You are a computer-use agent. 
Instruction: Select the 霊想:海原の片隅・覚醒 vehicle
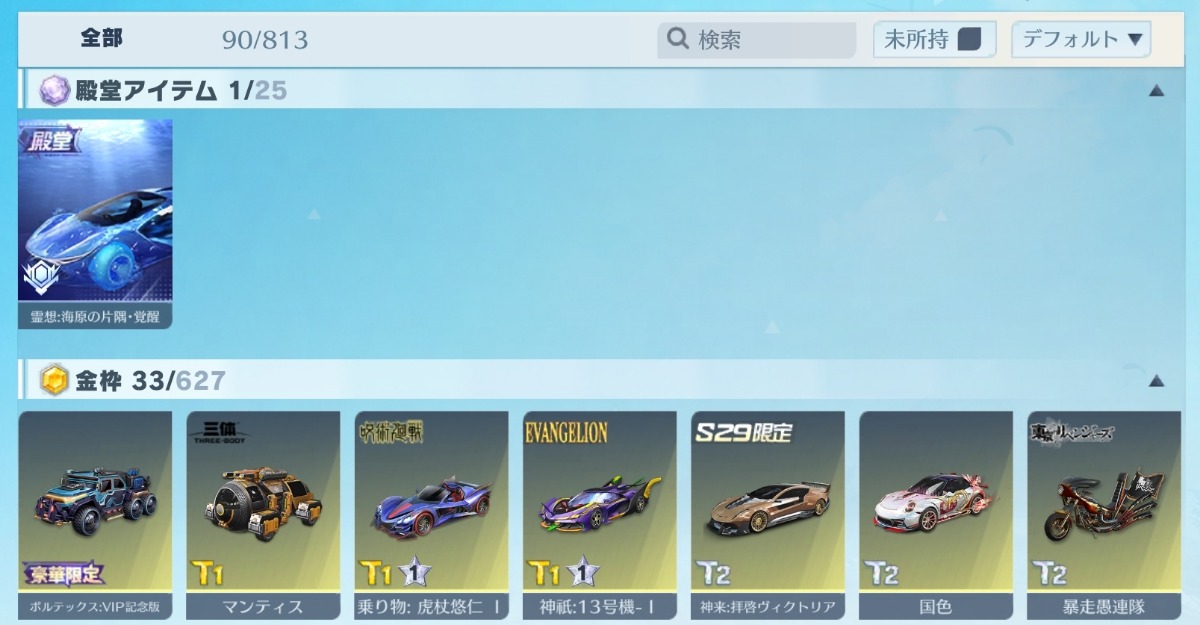[95, 224]
